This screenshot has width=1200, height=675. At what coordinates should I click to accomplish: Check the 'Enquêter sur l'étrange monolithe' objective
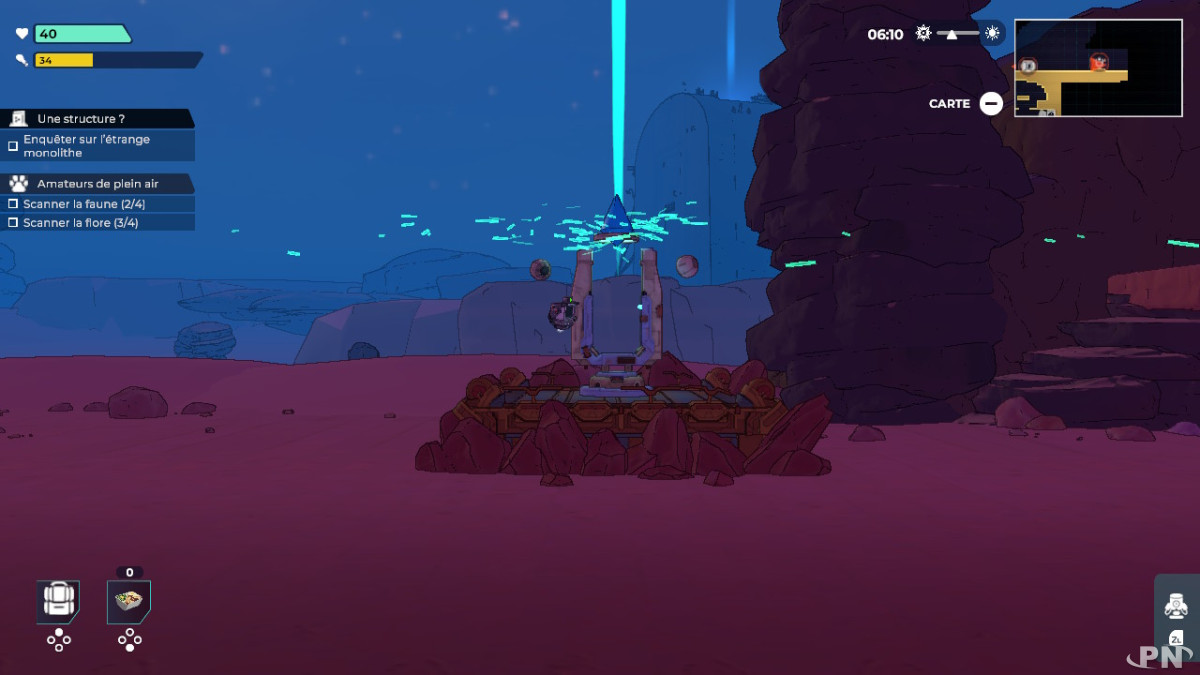pos(14,146)
